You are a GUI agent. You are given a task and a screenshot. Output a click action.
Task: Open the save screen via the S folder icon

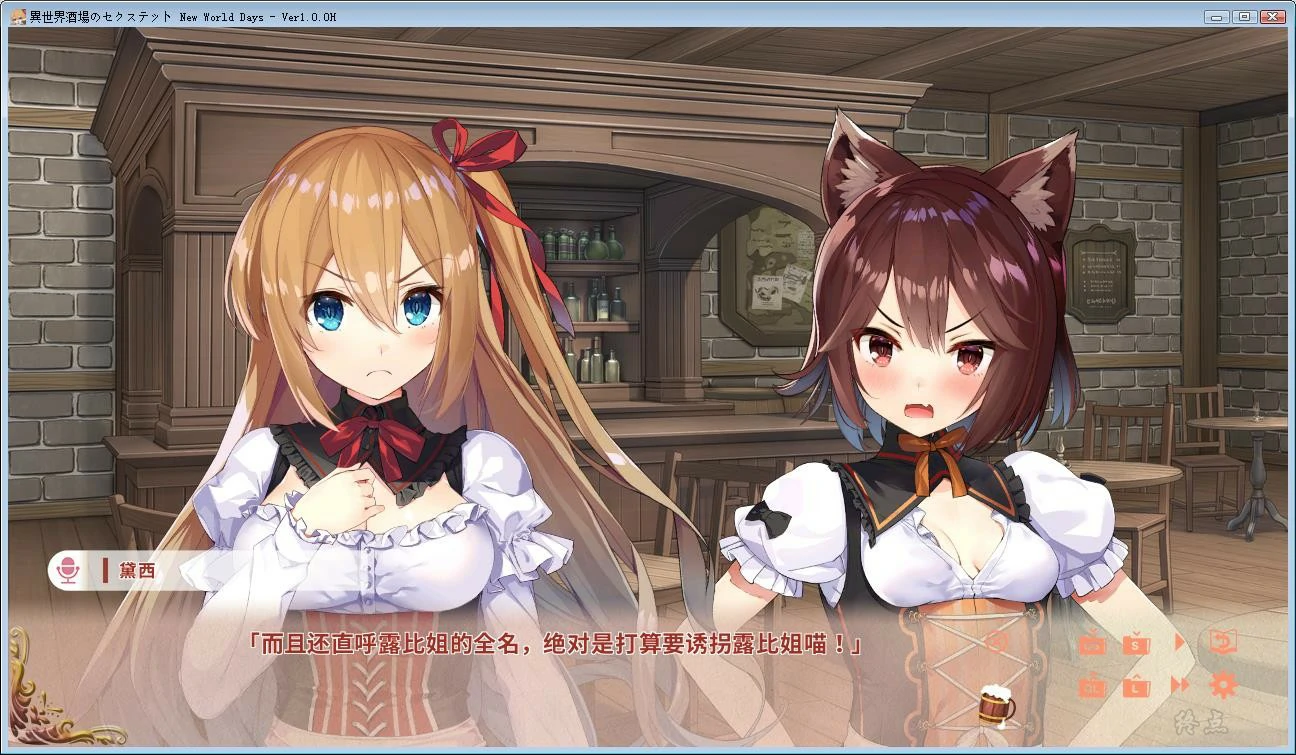coord(1135,645)
